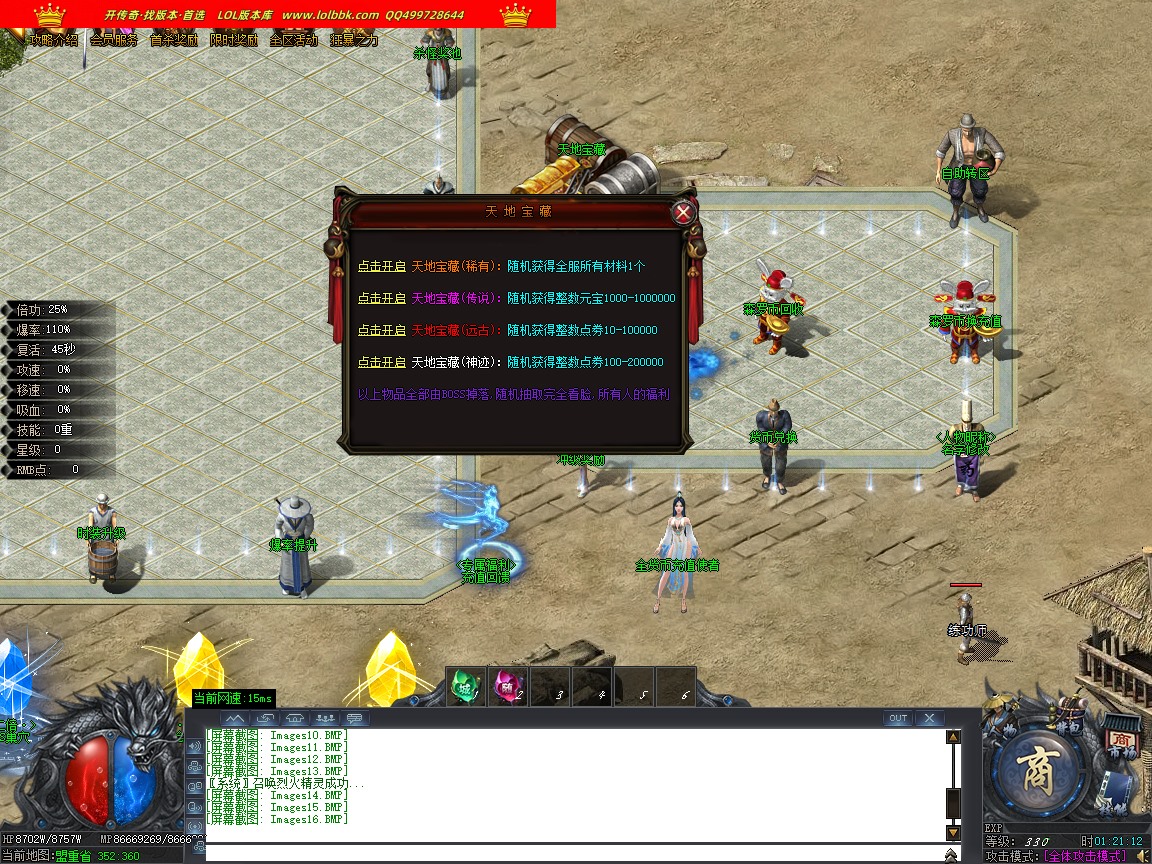Activate 点击开启 for 天地宝藏(神迹)
Viewport: 1152px width, 864px height.
pos(382,362)
